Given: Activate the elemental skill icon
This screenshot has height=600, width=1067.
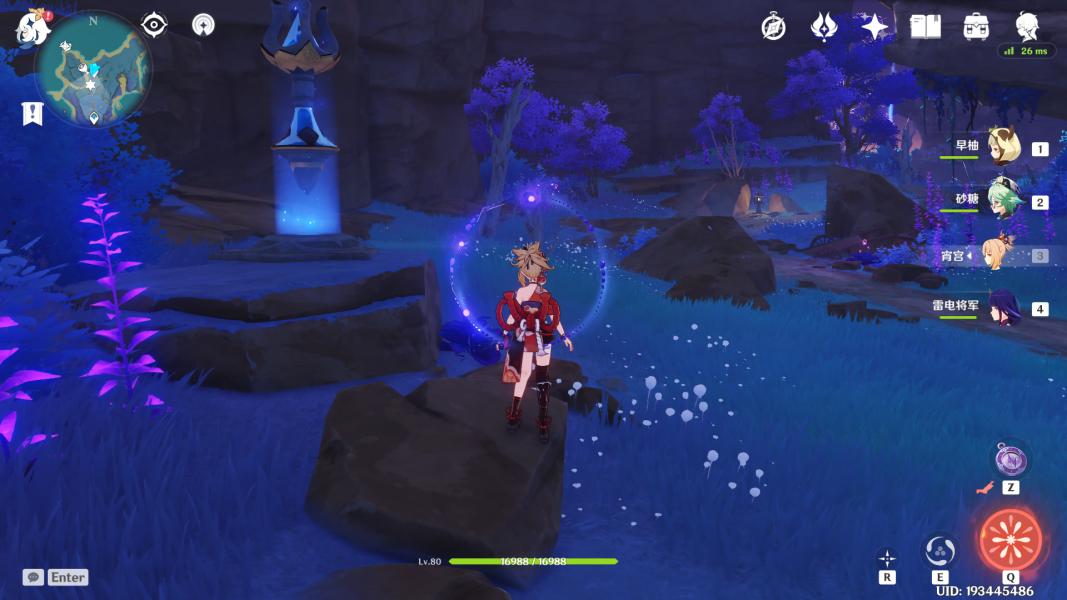Looking at the screenshot, I should pos(940,550).
